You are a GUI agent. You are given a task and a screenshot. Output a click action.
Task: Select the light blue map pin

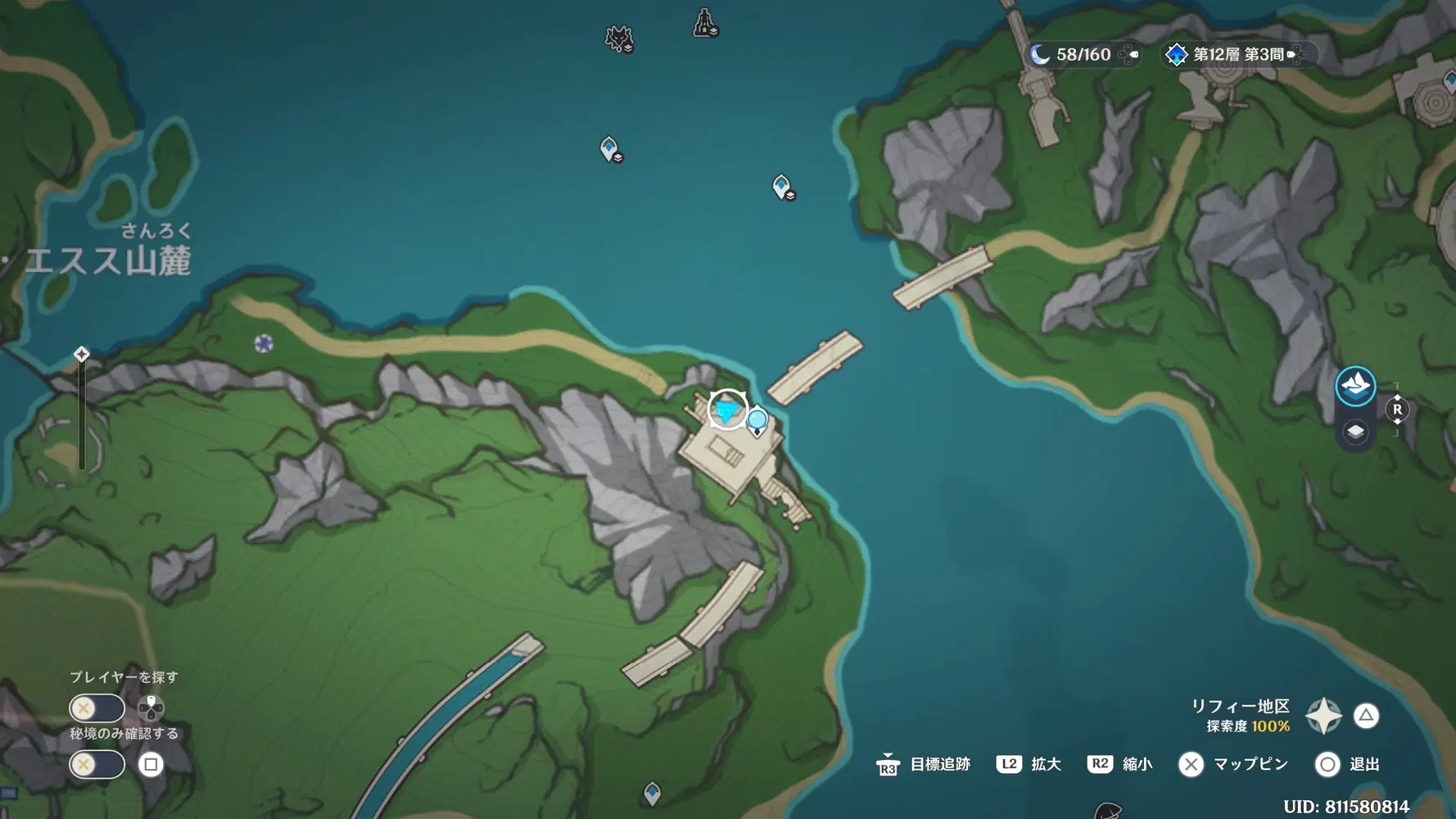[x=757, y=422]
